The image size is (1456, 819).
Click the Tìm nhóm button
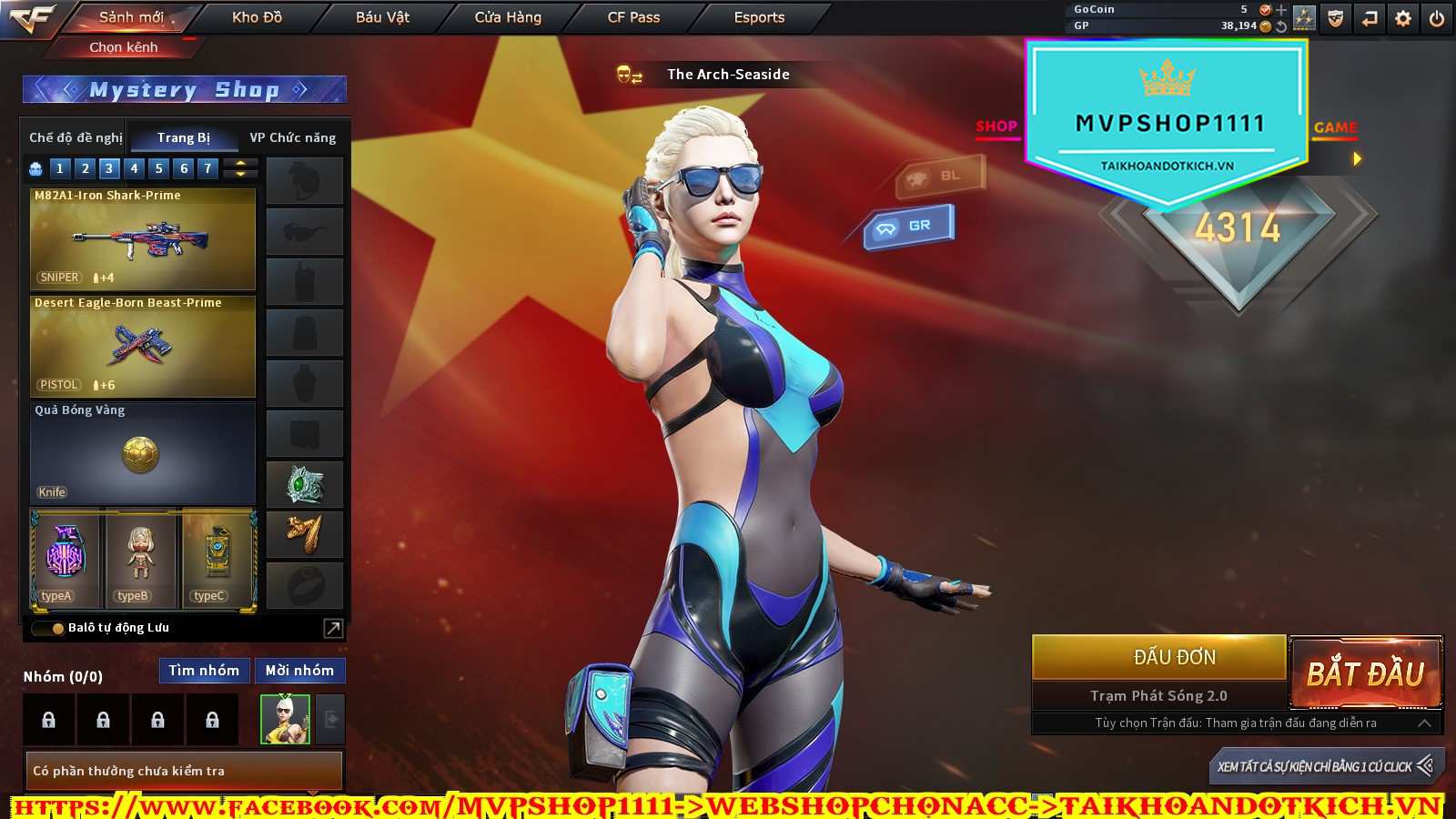click(x=204, y=671)
